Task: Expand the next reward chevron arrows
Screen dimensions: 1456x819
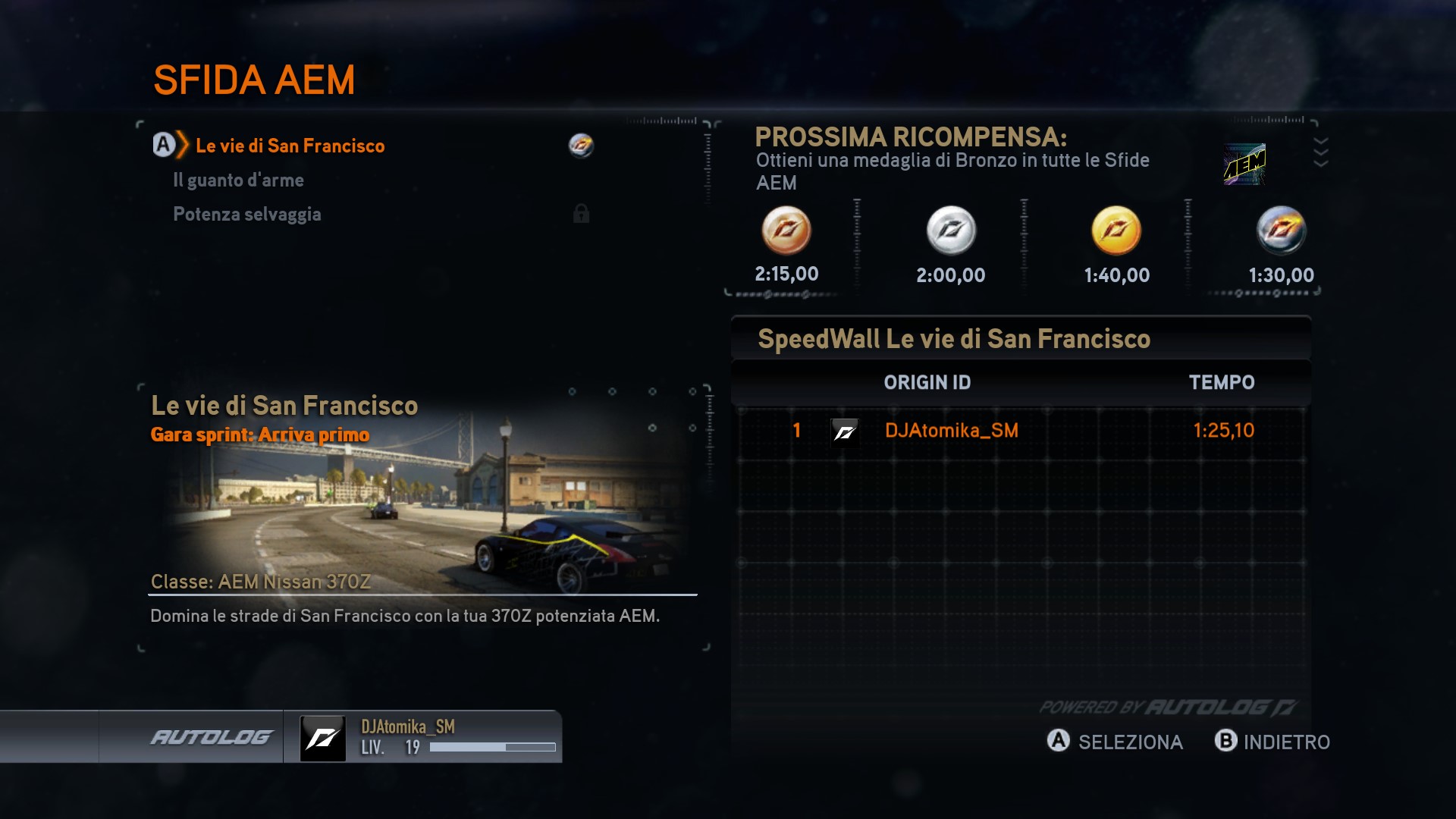Action: click(x=1320, y=152)
